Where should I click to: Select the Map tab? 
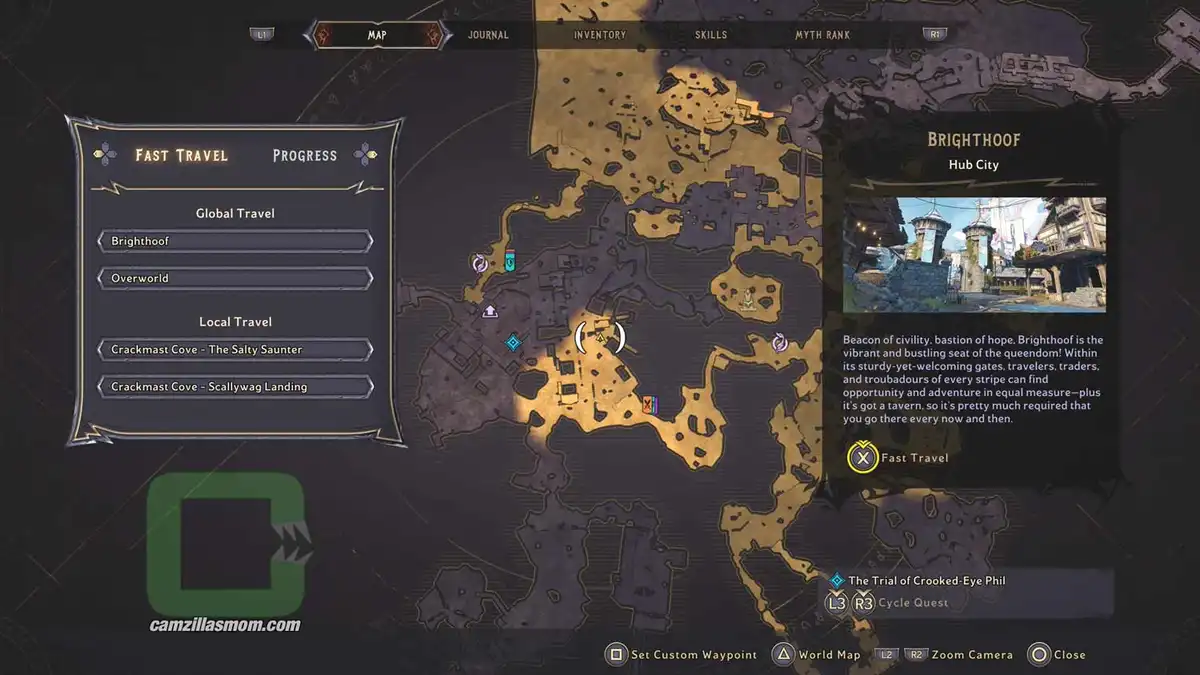click(377, 35)
